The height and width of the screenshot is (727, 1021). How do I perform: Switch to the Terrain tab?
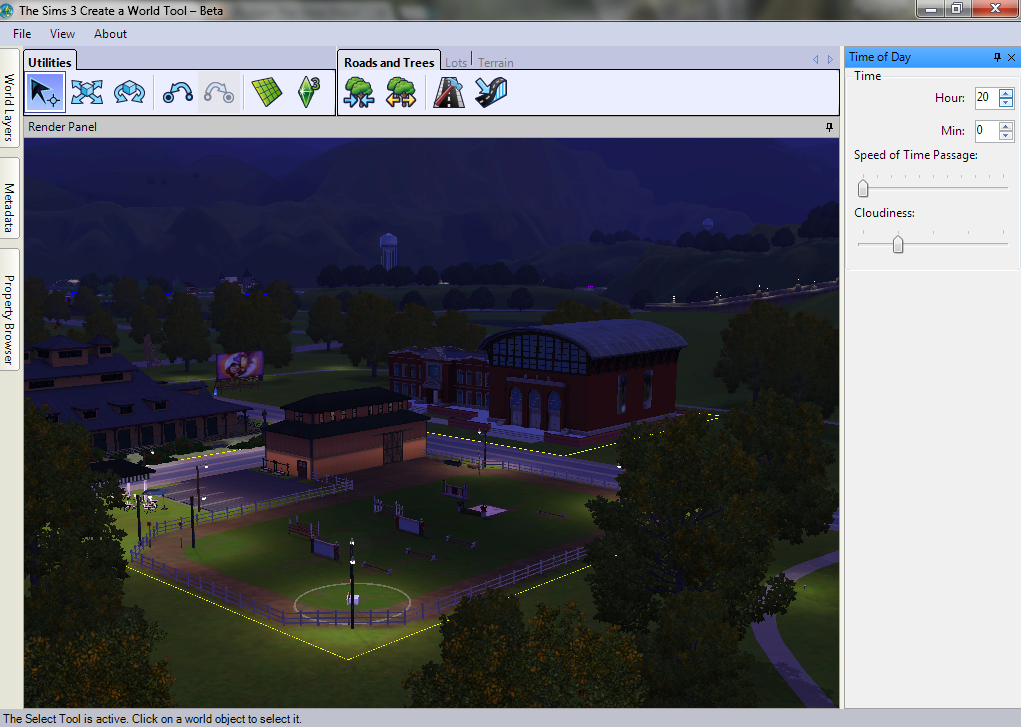click(x=495, y=63)
